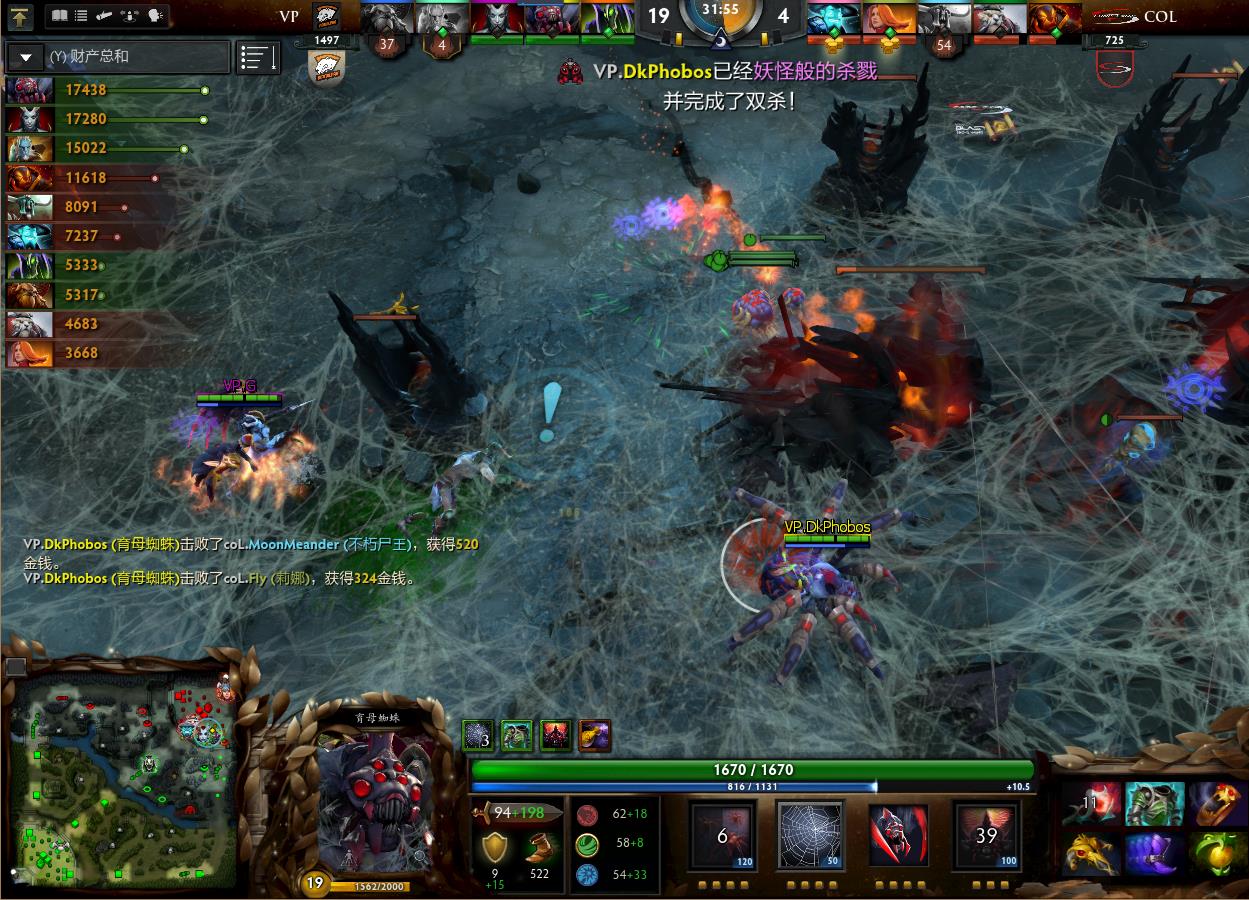Open the book icon in top toolbar
This screenshot has width=1249, height=900.
[59, 16]
